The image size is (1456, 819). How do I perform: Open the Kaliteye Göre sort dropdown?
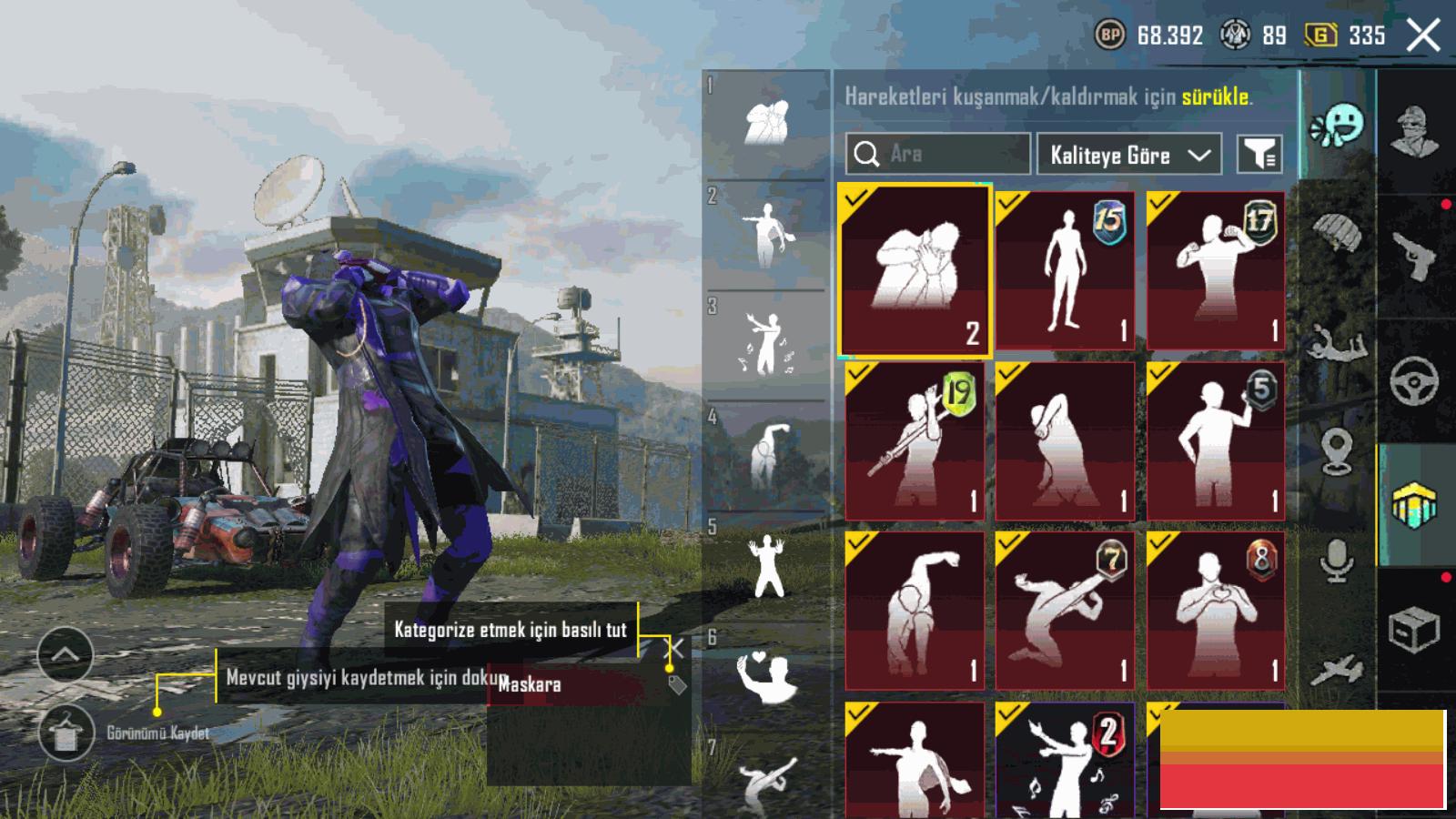[x=1129, y=155]
